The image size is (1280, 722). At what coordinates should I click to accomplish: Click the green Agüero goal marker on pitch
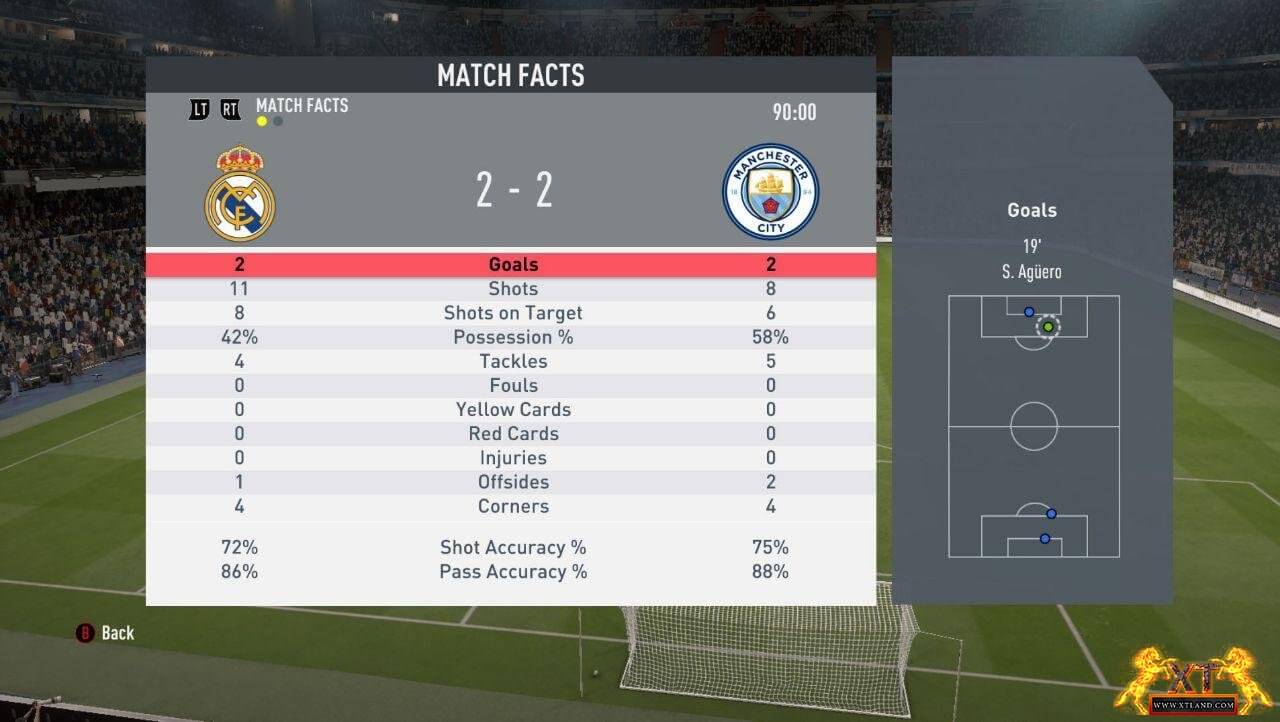[x=1048, y=326]
